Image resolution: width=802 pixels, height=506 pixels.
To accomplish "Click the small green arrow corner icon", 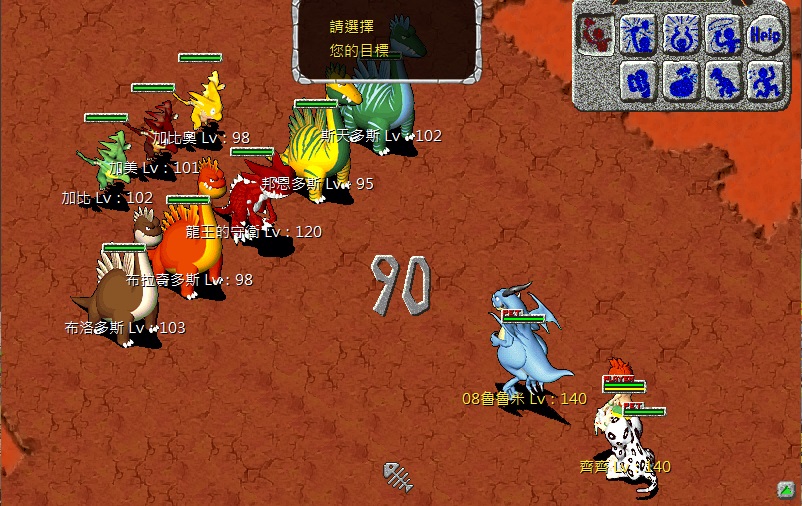I will click(x=786, y=489).
